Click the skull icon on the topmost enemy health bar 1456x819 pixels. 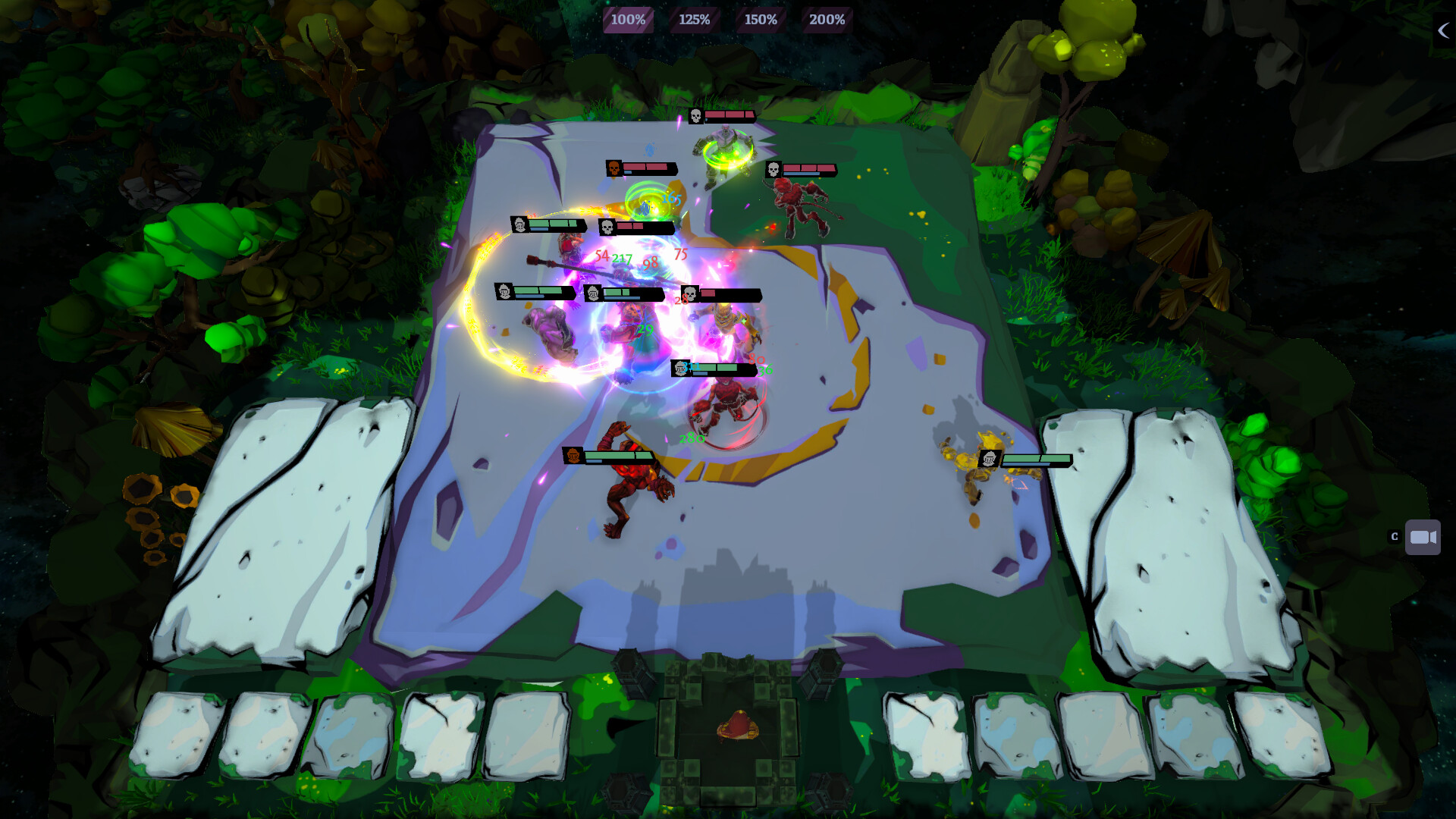tap(695, 117)
